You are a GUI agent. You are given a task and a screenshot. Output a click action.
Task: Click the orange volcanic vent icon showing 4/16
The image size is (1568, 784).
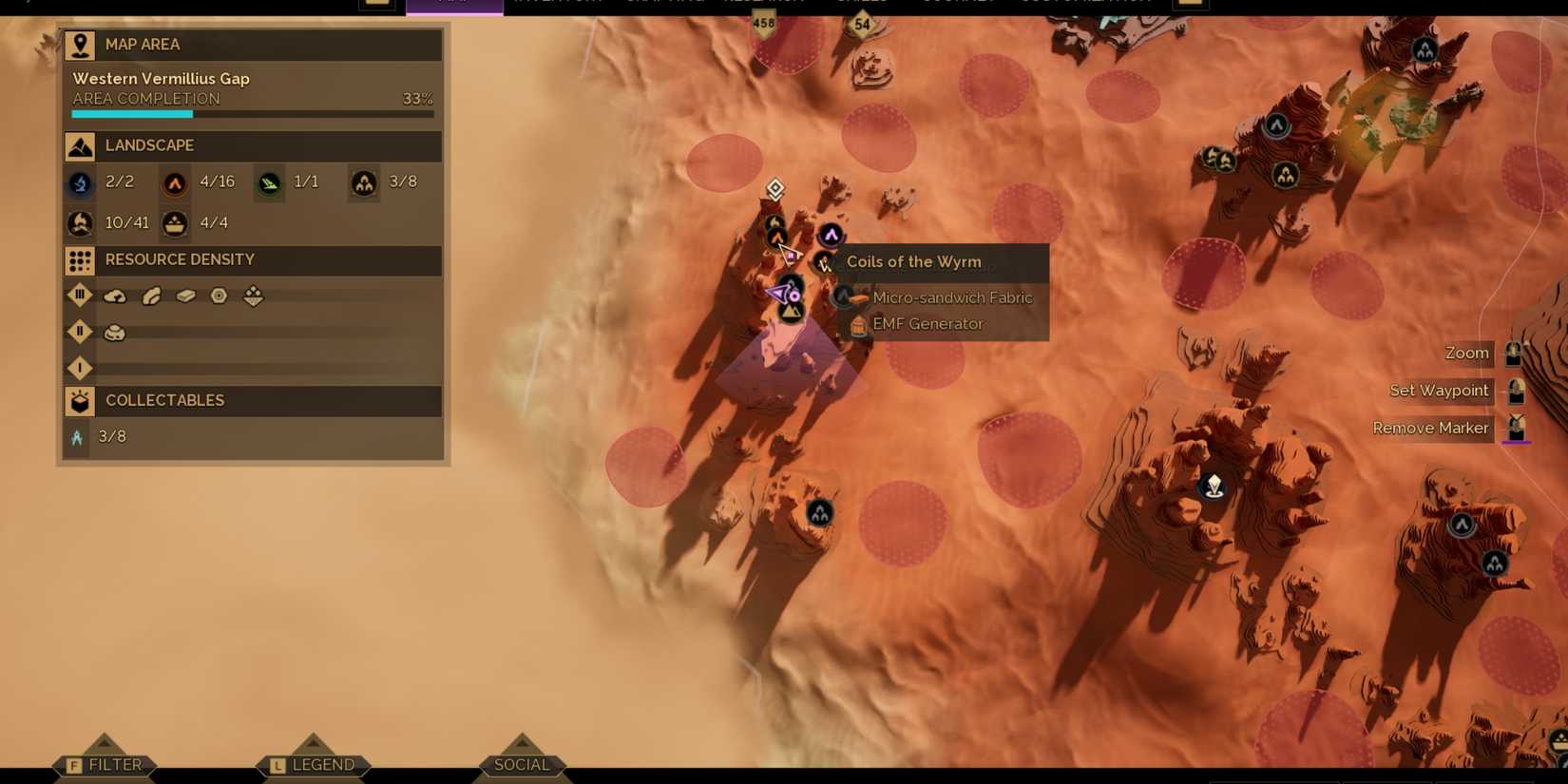[x=174, y=182]
